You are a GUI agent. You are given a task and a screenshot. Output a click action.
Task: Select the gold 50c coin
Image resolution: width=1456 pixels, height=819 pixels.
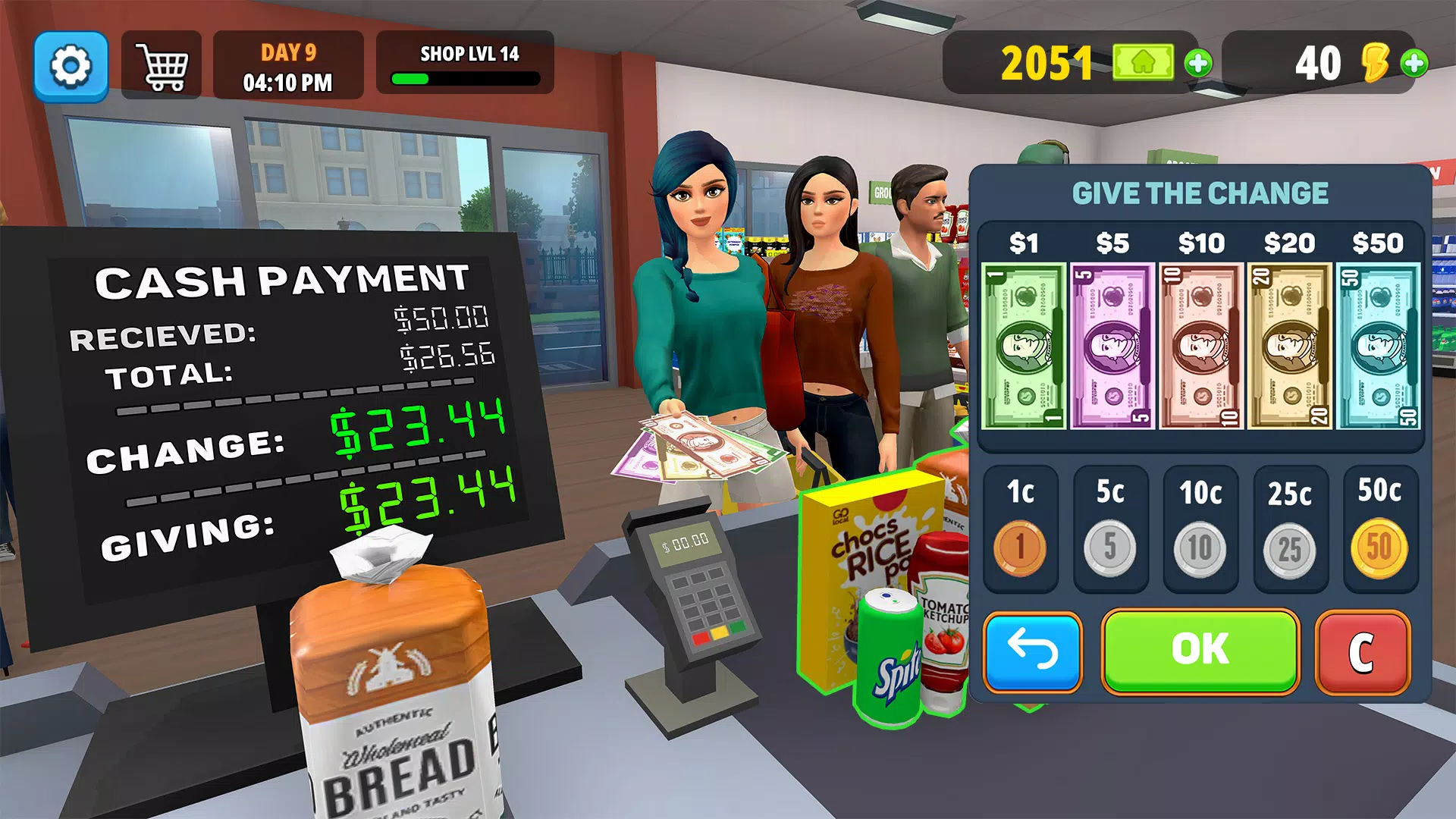1379,547
